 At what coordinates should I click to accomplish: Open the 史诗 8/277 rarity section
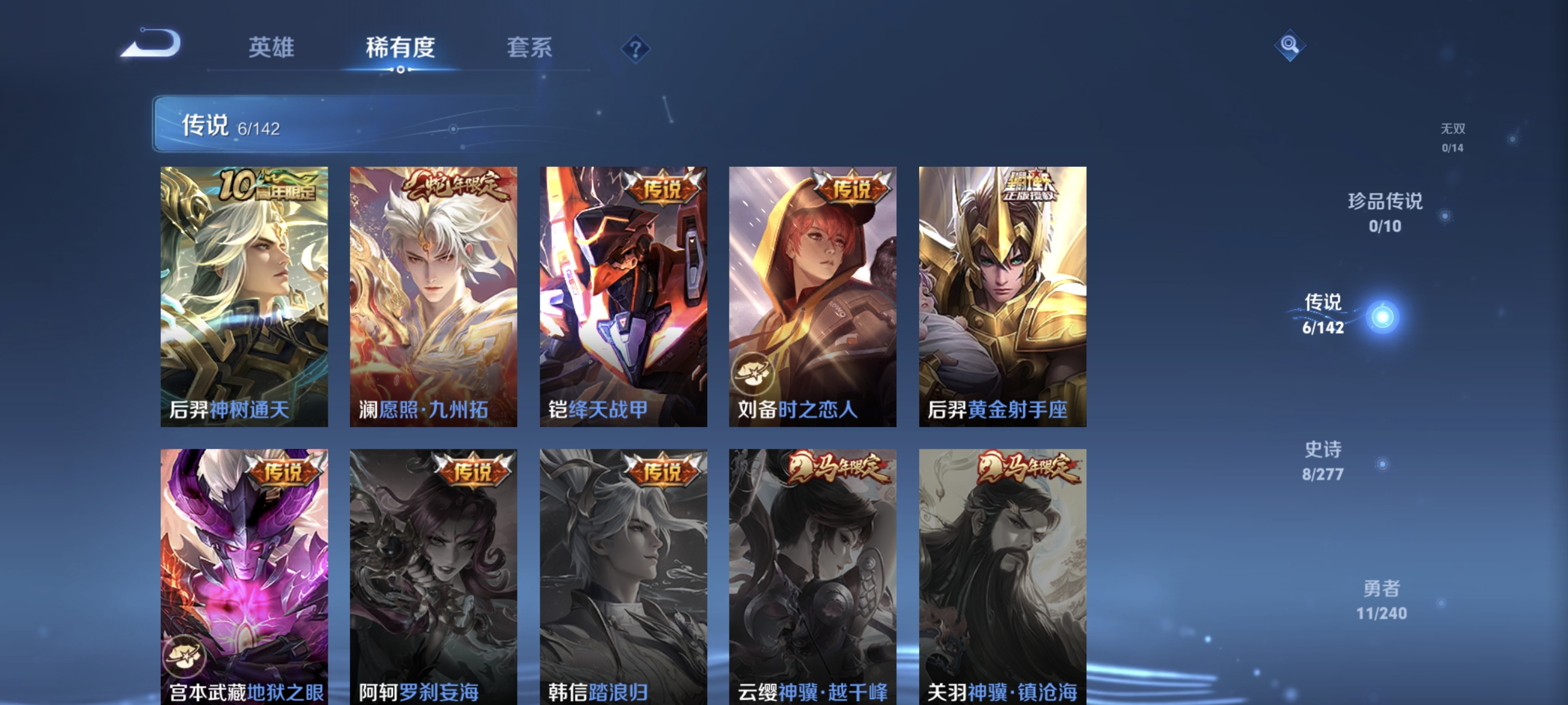[x=1324, y=459]
